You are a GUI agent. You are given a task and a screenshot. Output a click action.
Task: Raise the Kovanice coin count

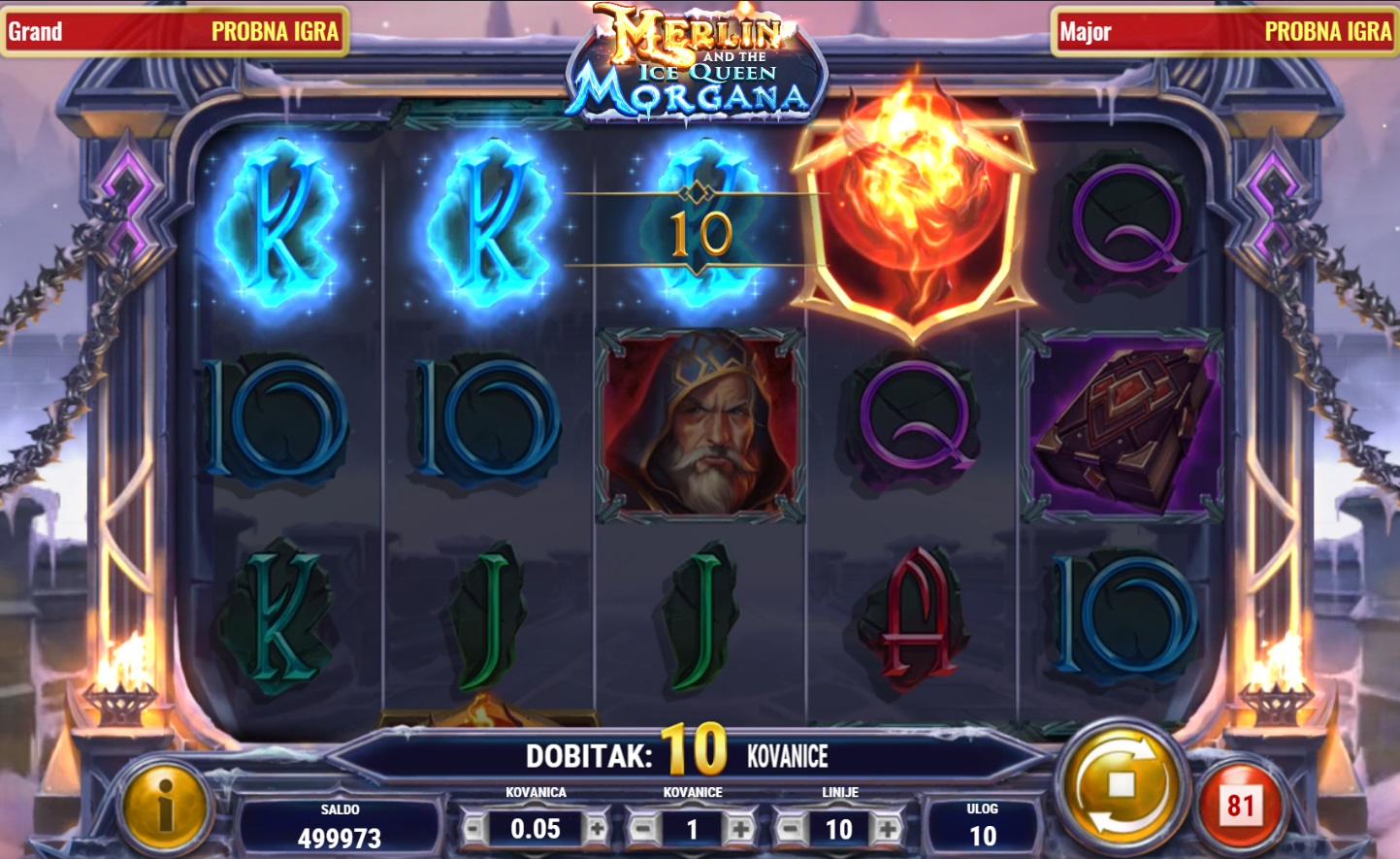[740, 829]
